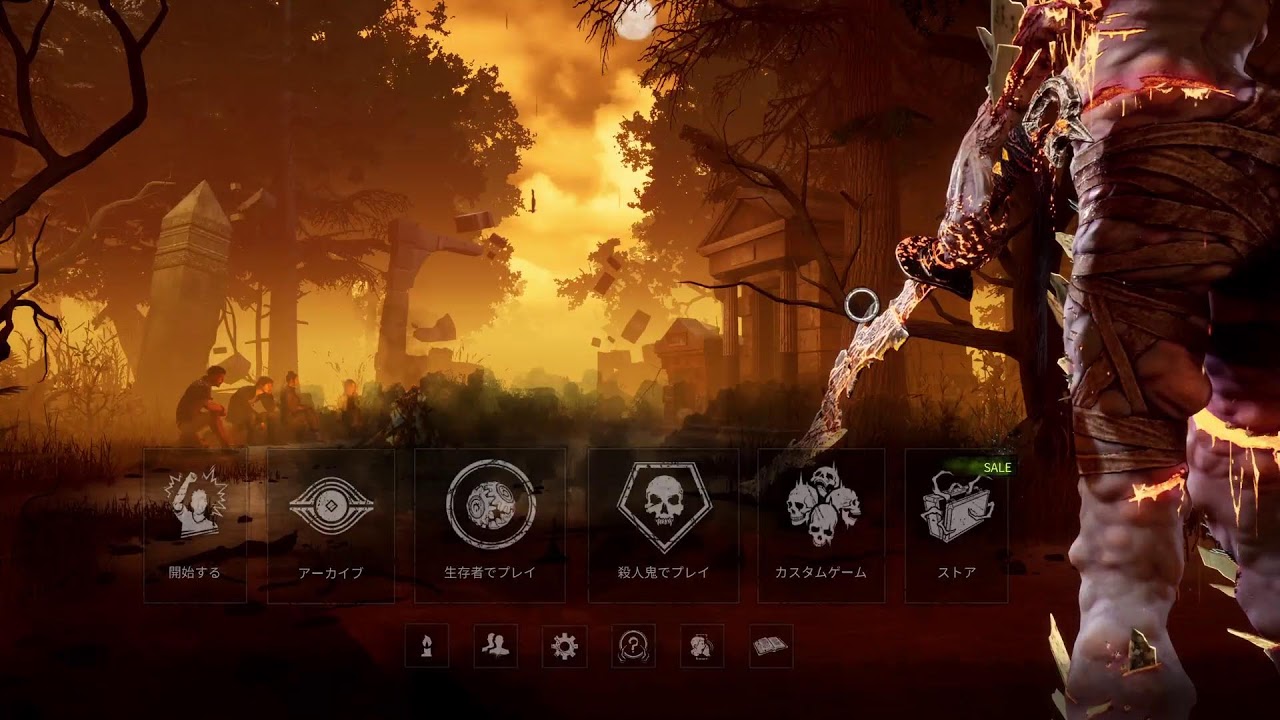The height and width of the screenshot is (720, 1280).
Task: Open the book icon button
Action: point(771,646)
